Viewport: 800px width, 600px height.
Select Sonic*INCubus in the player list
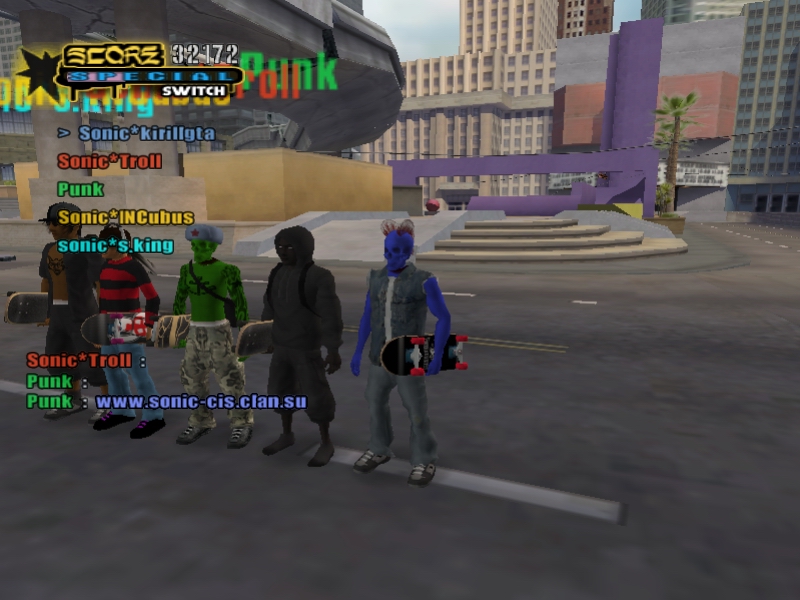(x=126, y=217)
